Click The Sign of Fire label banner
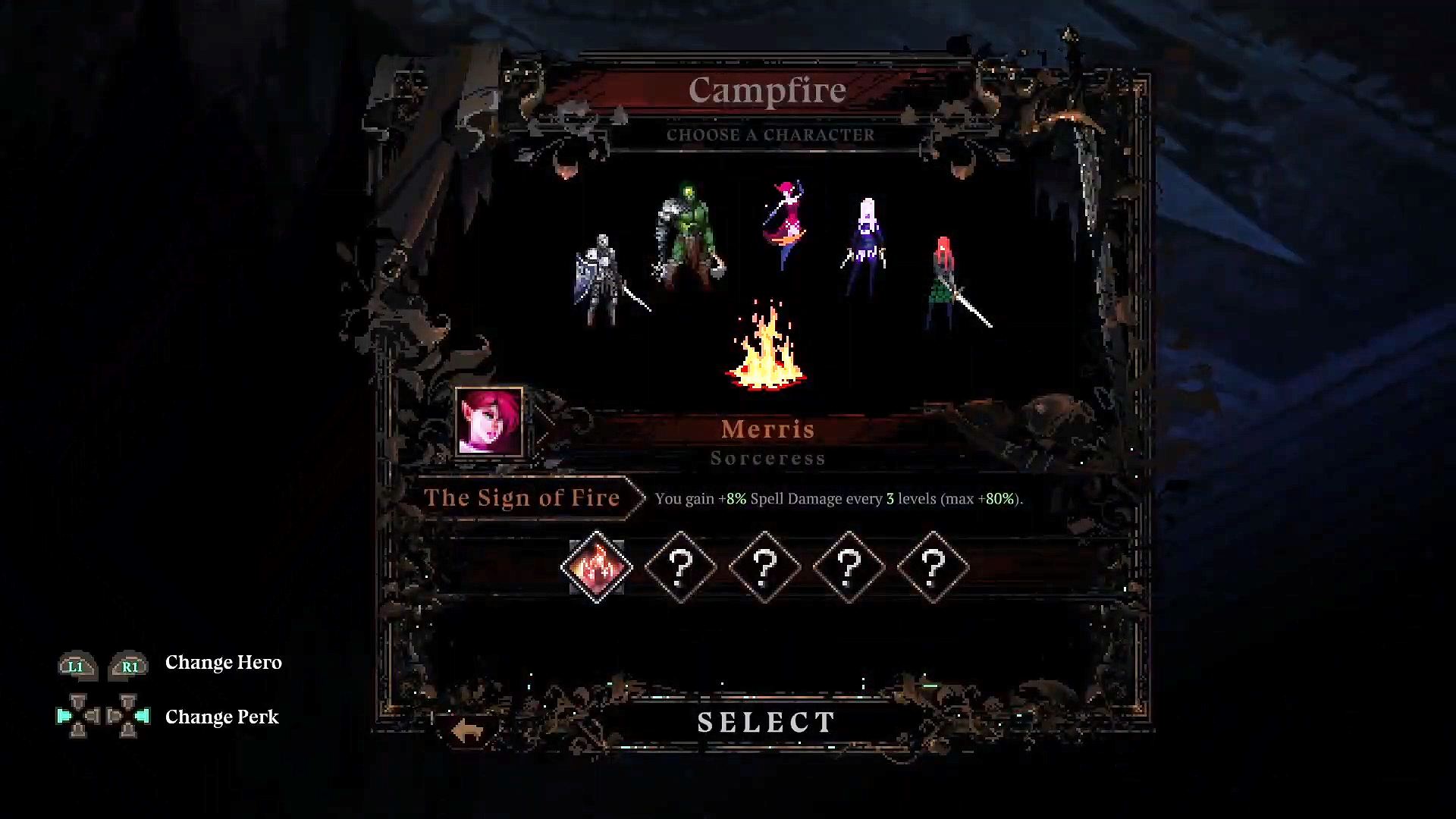The width and height of the screenshot is (1456, 819). (x=523, y=498)
